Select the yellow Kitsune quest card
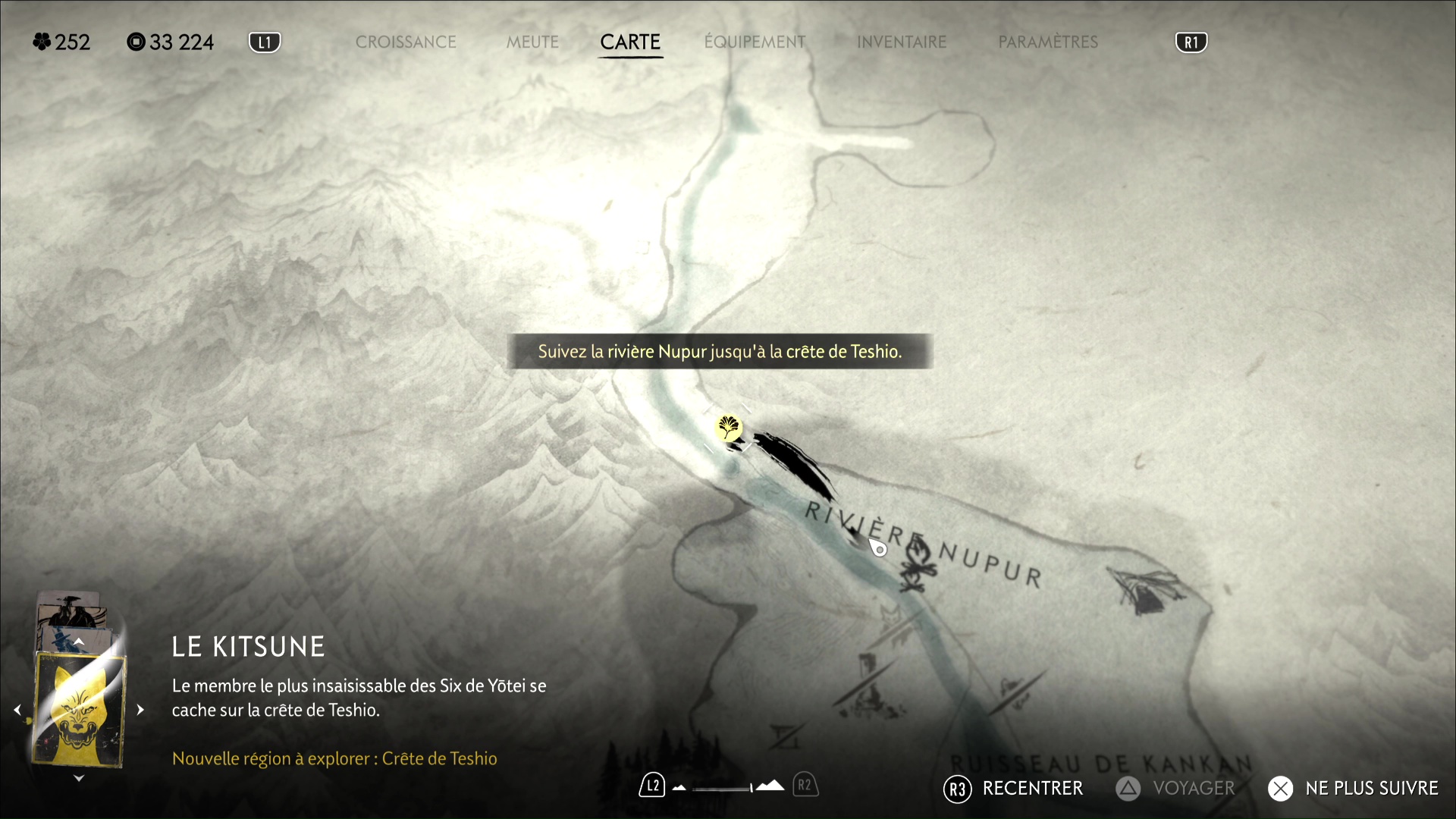The height and width of the screenshot is (819, 1456). click(x=79, y=710)
